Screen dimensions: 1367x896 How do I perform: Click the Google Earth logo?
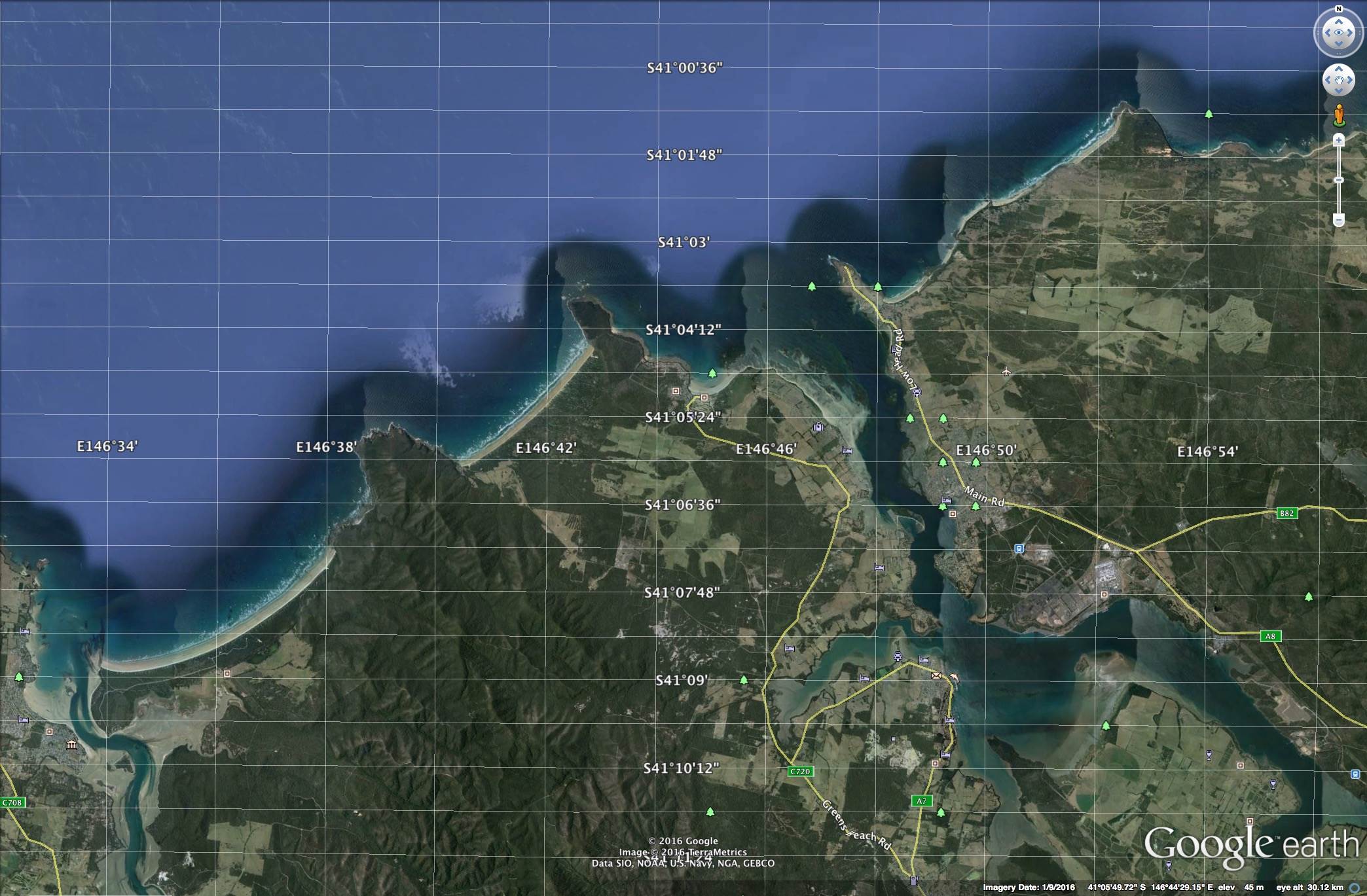[1250, 845]
